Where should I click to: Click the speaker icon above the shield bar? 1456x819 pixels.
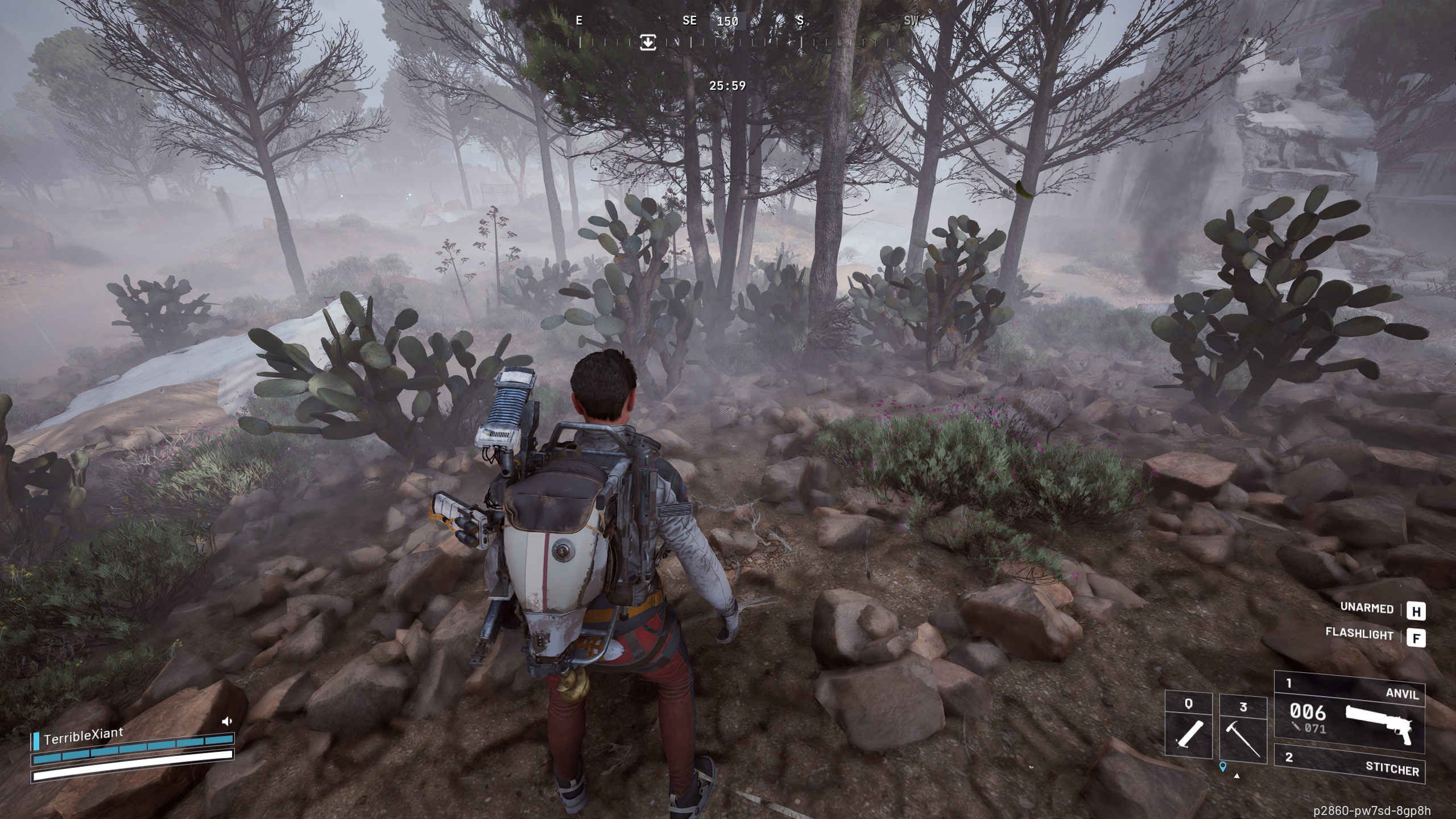(x=227, y=721)
